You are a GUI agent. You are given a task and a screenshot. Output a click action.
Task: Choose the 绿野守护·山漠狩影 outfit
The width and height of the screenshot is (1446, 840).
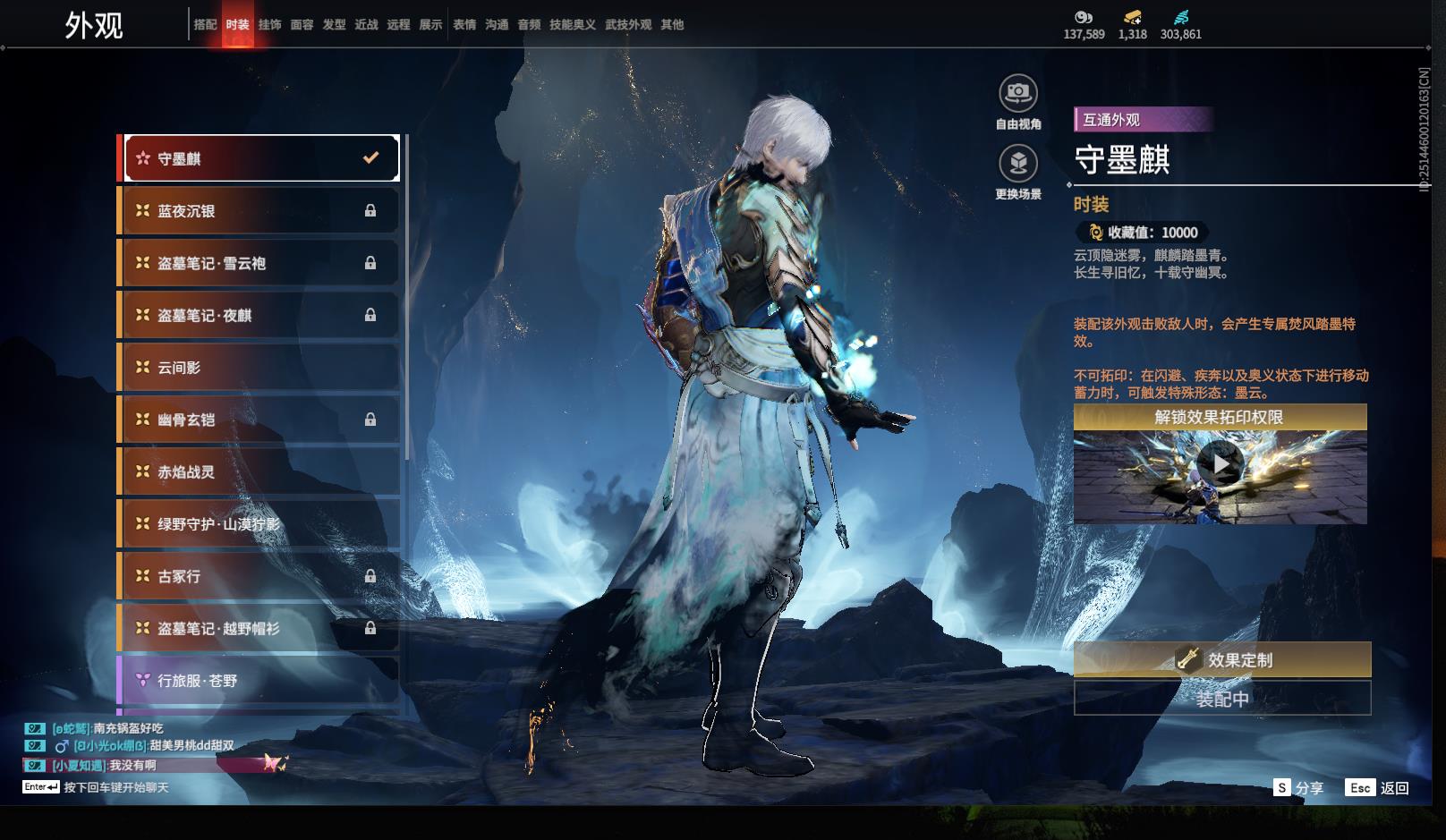tap(259, 524)
